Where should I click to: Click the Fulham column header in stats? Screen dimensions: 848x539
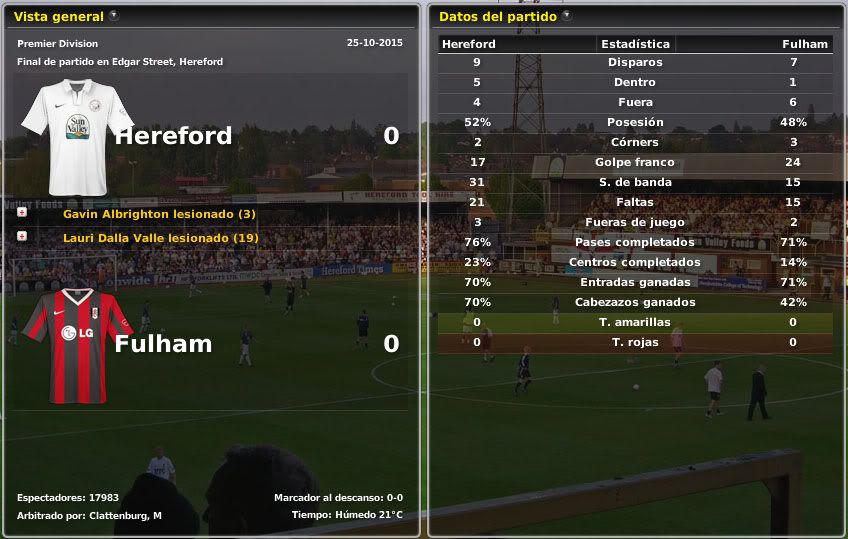pos(804,44)
